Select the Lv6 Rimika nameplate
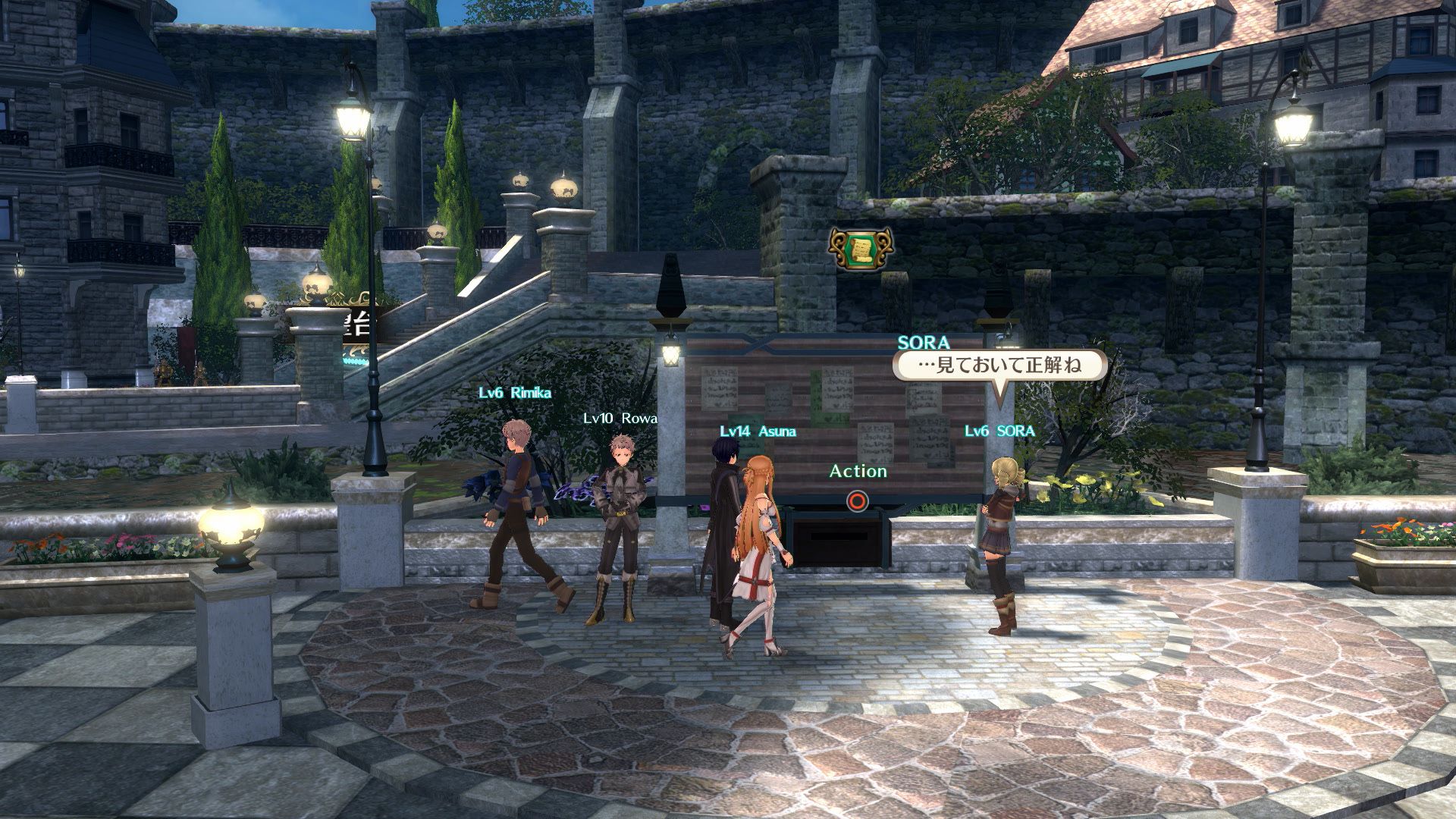The image size is (1456, 819). click(x=514, y=393)
